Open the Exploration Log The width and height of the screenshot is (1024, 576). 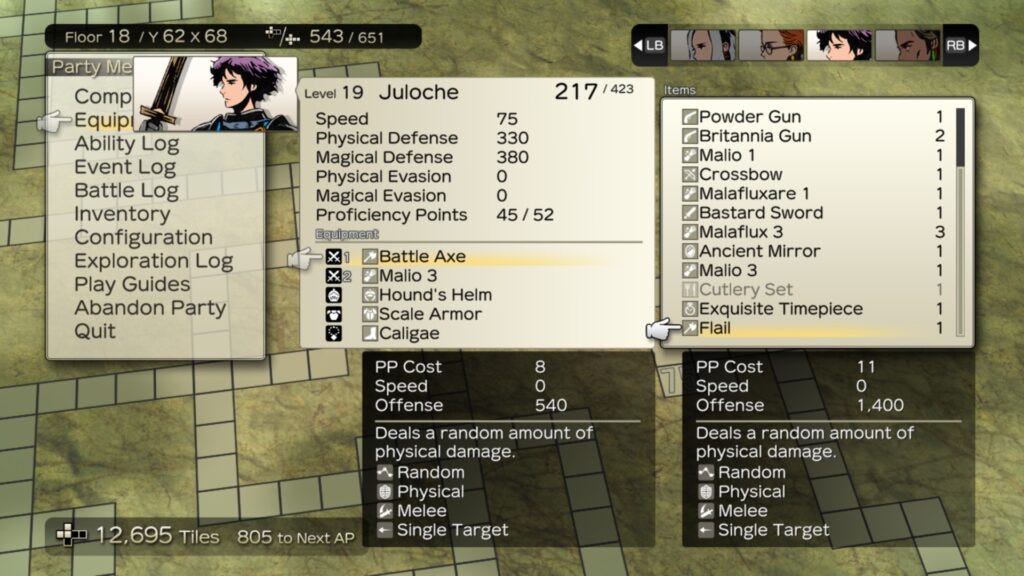153,261
